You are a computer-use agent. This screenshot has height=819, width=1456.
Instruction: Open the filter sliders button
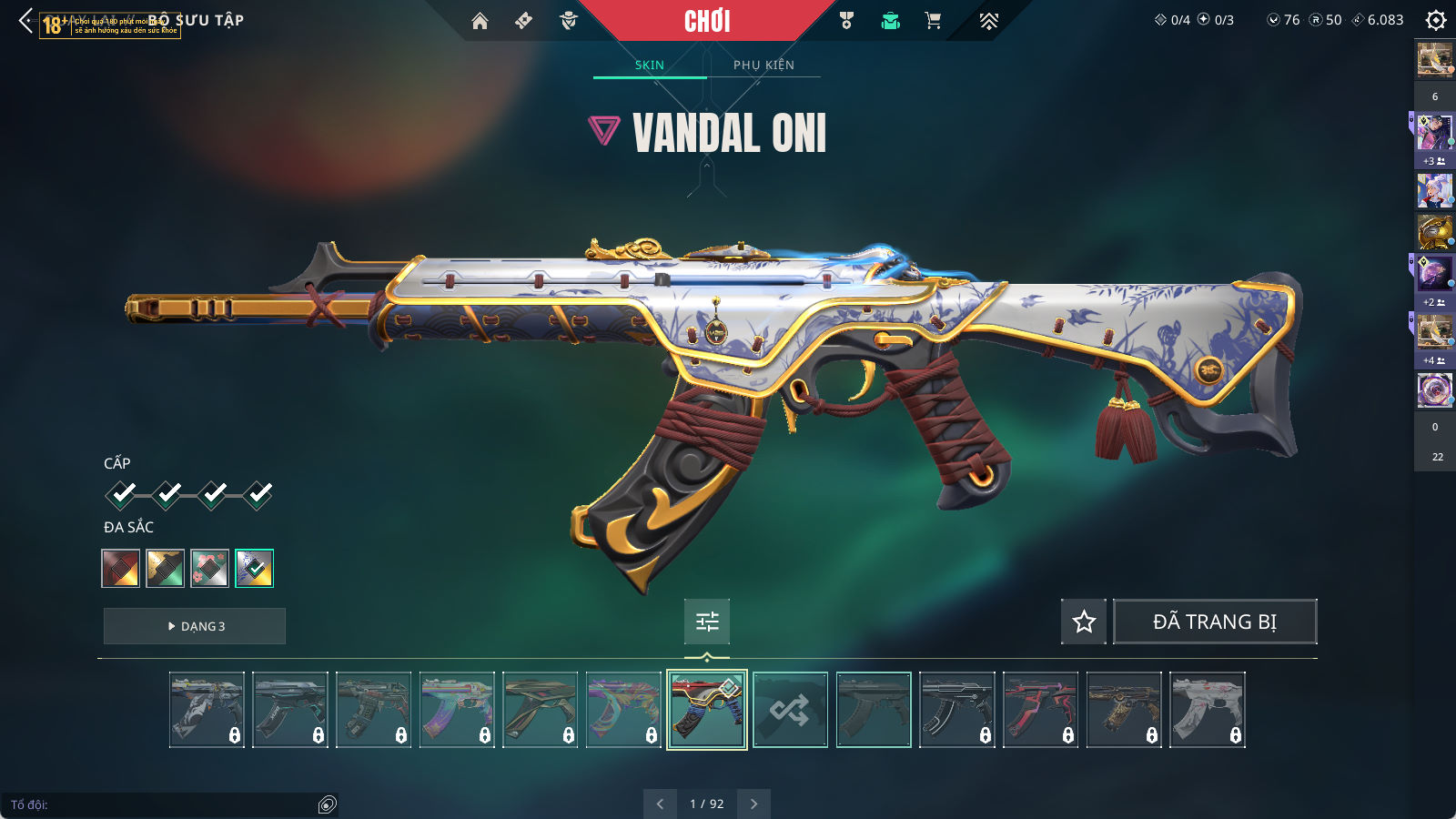[707, 622]
